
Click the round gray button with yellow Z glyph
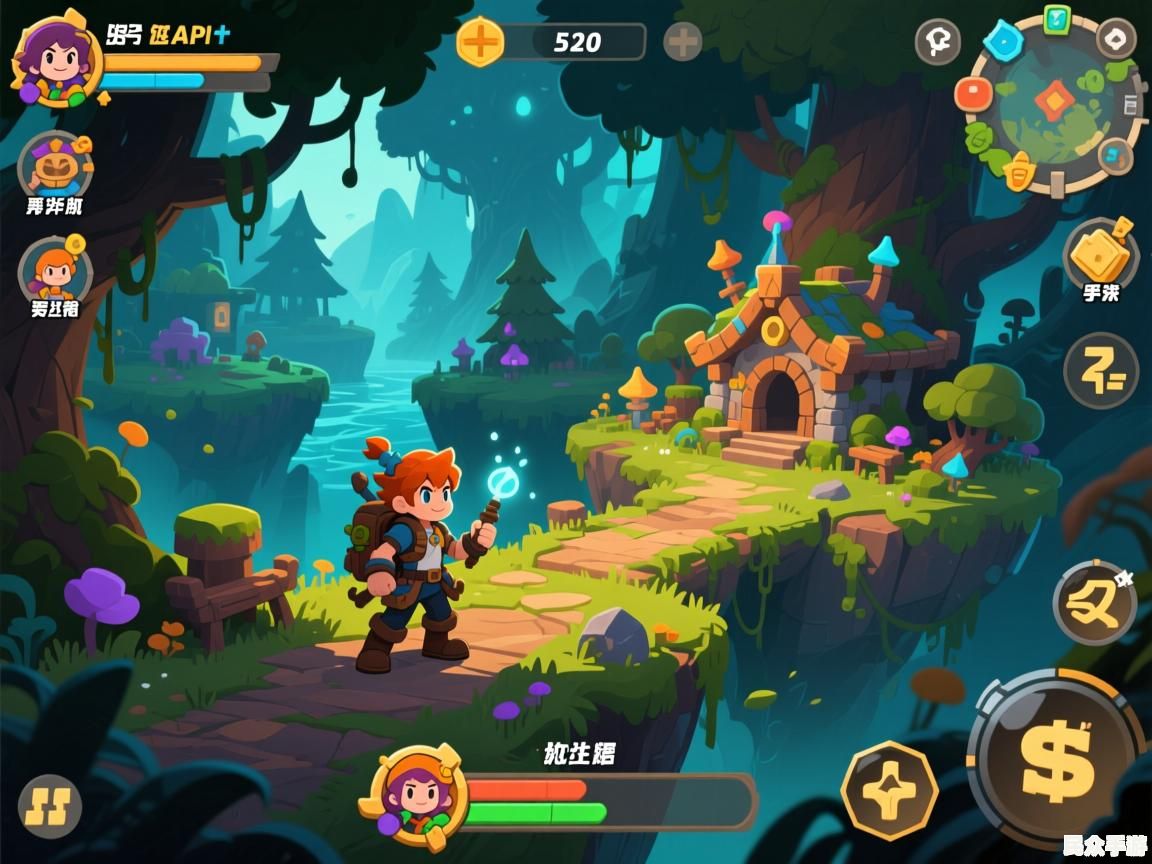[x=1101, y=371]
